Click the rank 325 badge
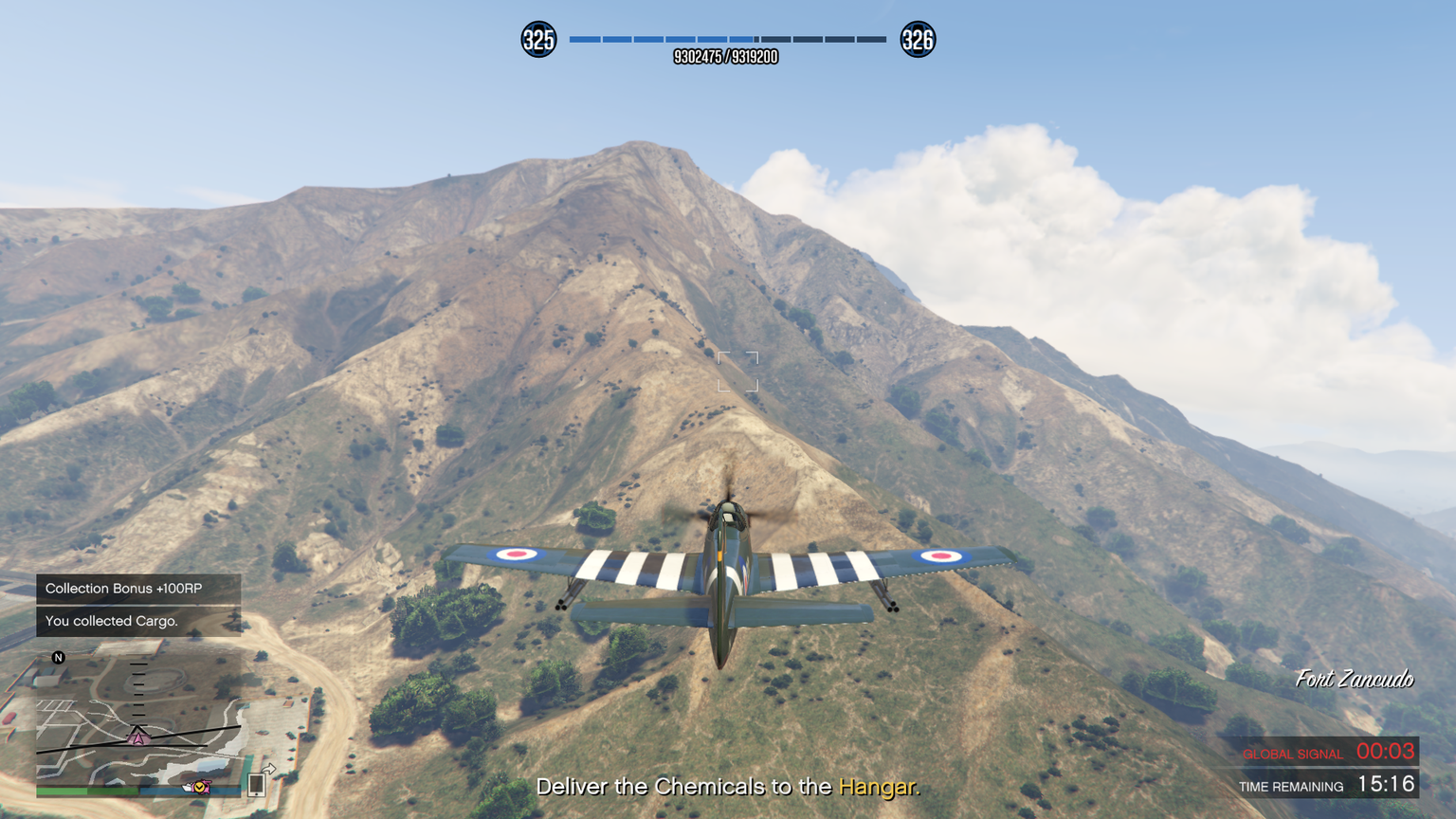1456x819 pixels. tap(538, 40)
